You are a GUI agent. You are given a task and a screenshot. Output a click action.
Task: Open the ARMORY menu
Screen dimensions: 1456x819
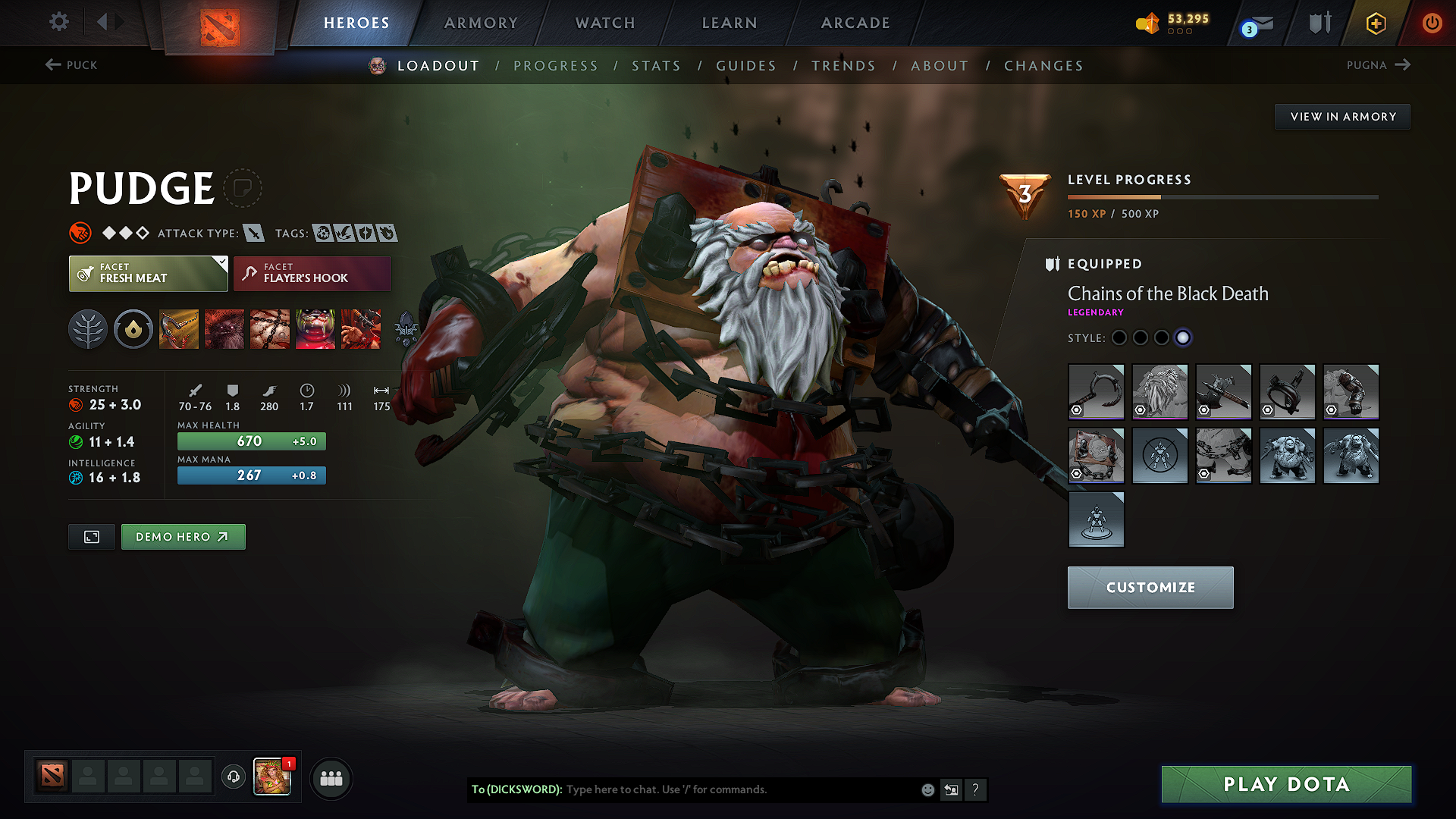pos(481,23)
